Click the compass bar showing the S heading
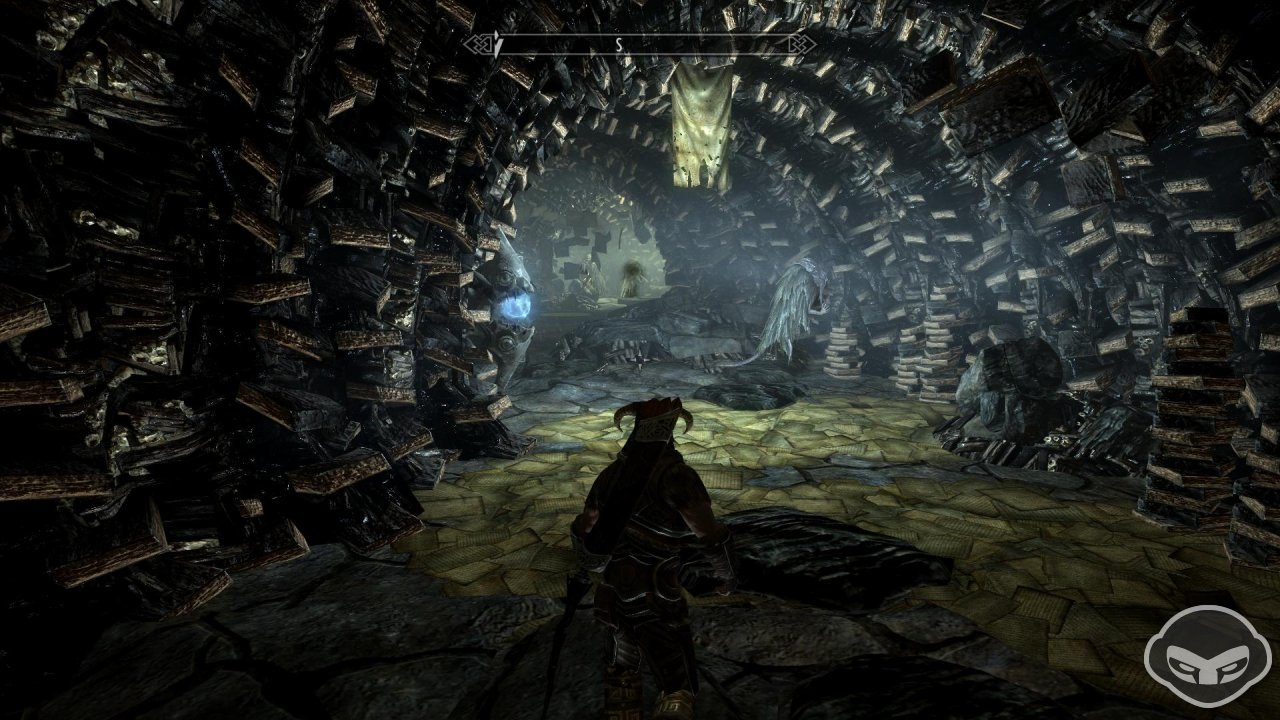Viewport: 1280px width, 720px height. click(x=639, y=44)
